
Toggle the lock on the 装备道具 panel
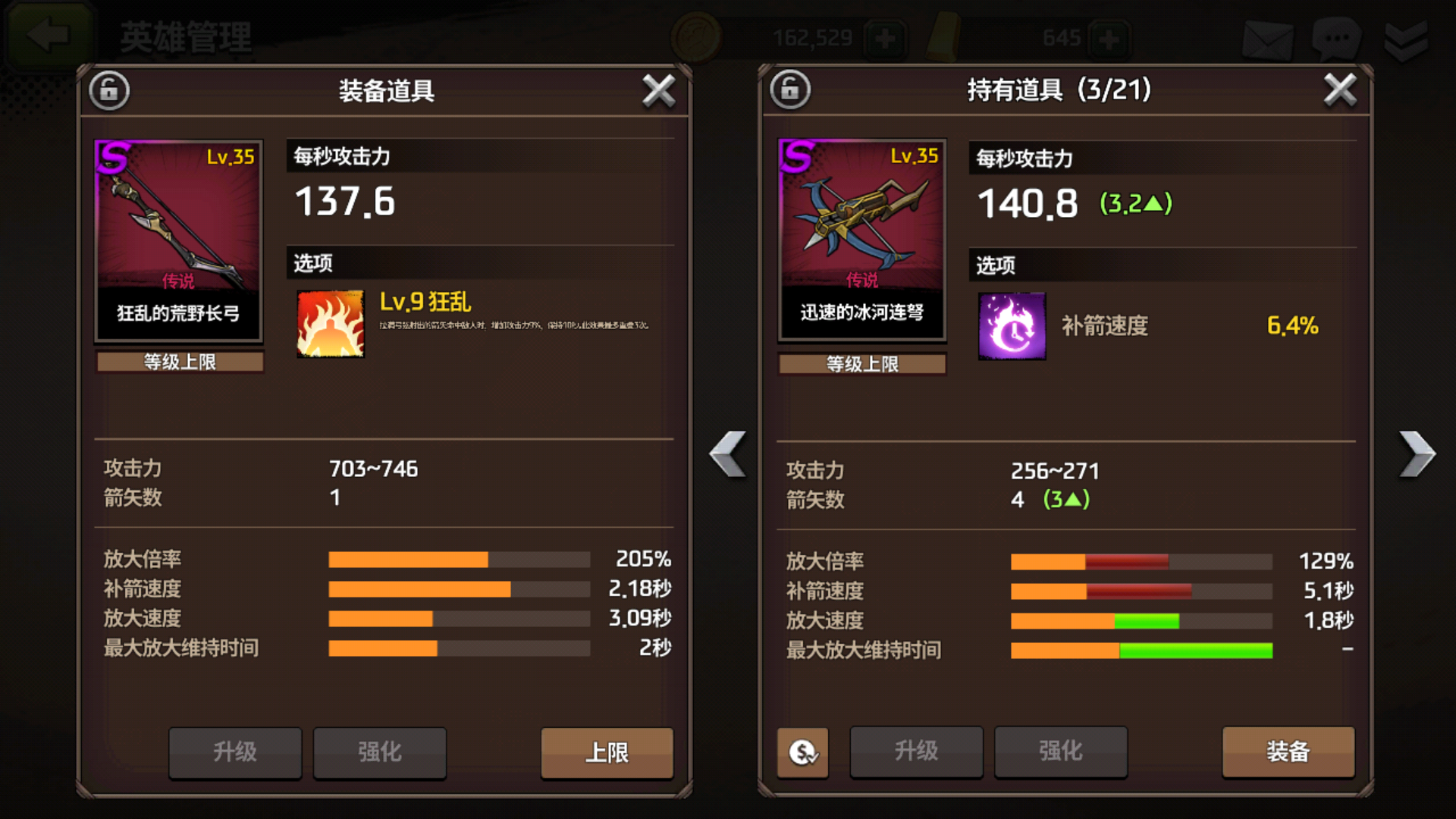tap(108, 89)
